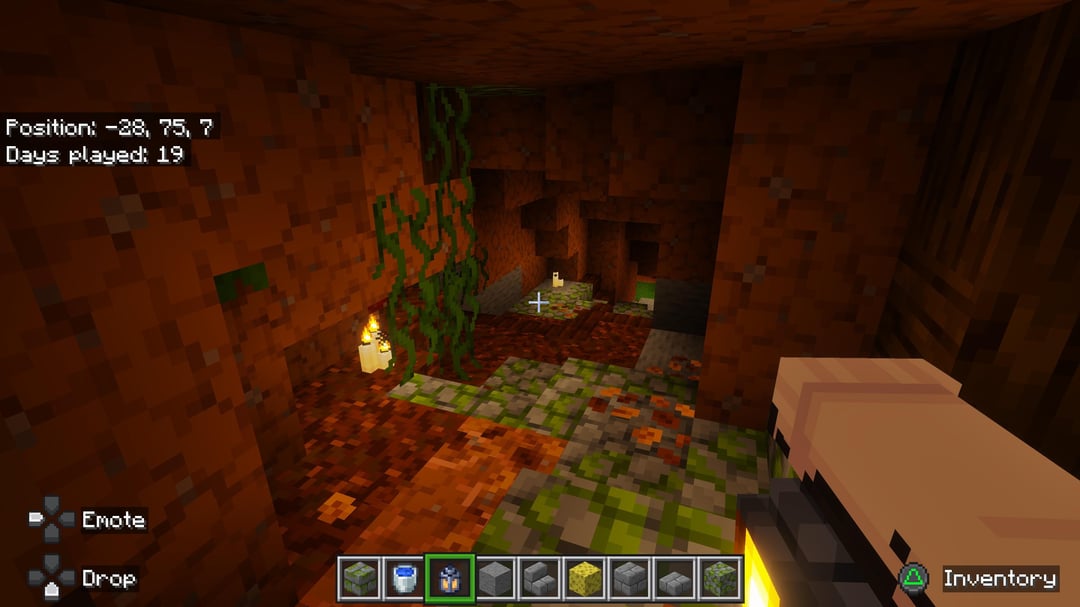Pick the plain gray stone block slot
Viewport: 1080px width, 607px height.
(495, 579)
